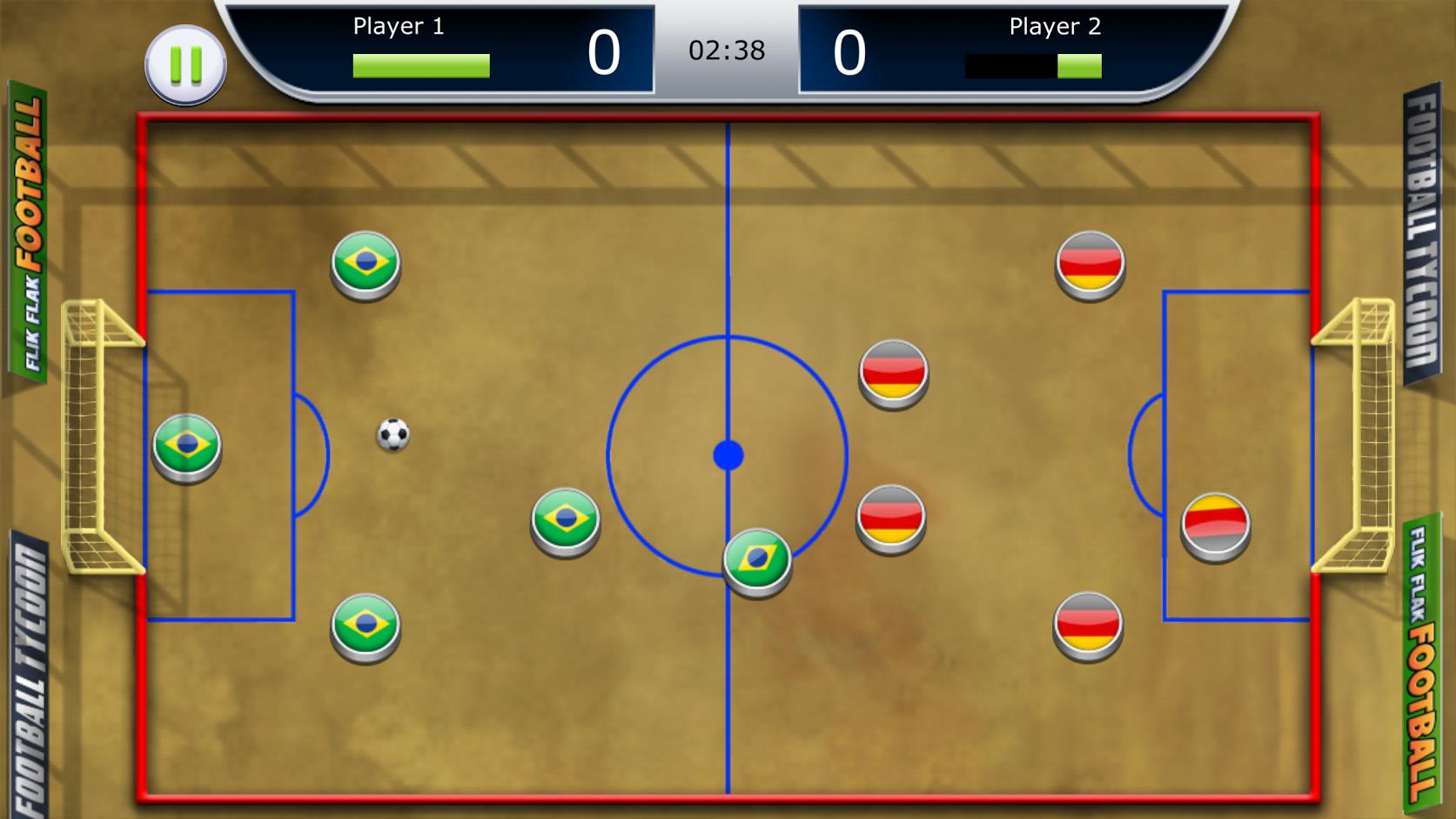Pause the match with the green pause button
This screenshot has width=1456, height=819.
[x=185, y=65]
